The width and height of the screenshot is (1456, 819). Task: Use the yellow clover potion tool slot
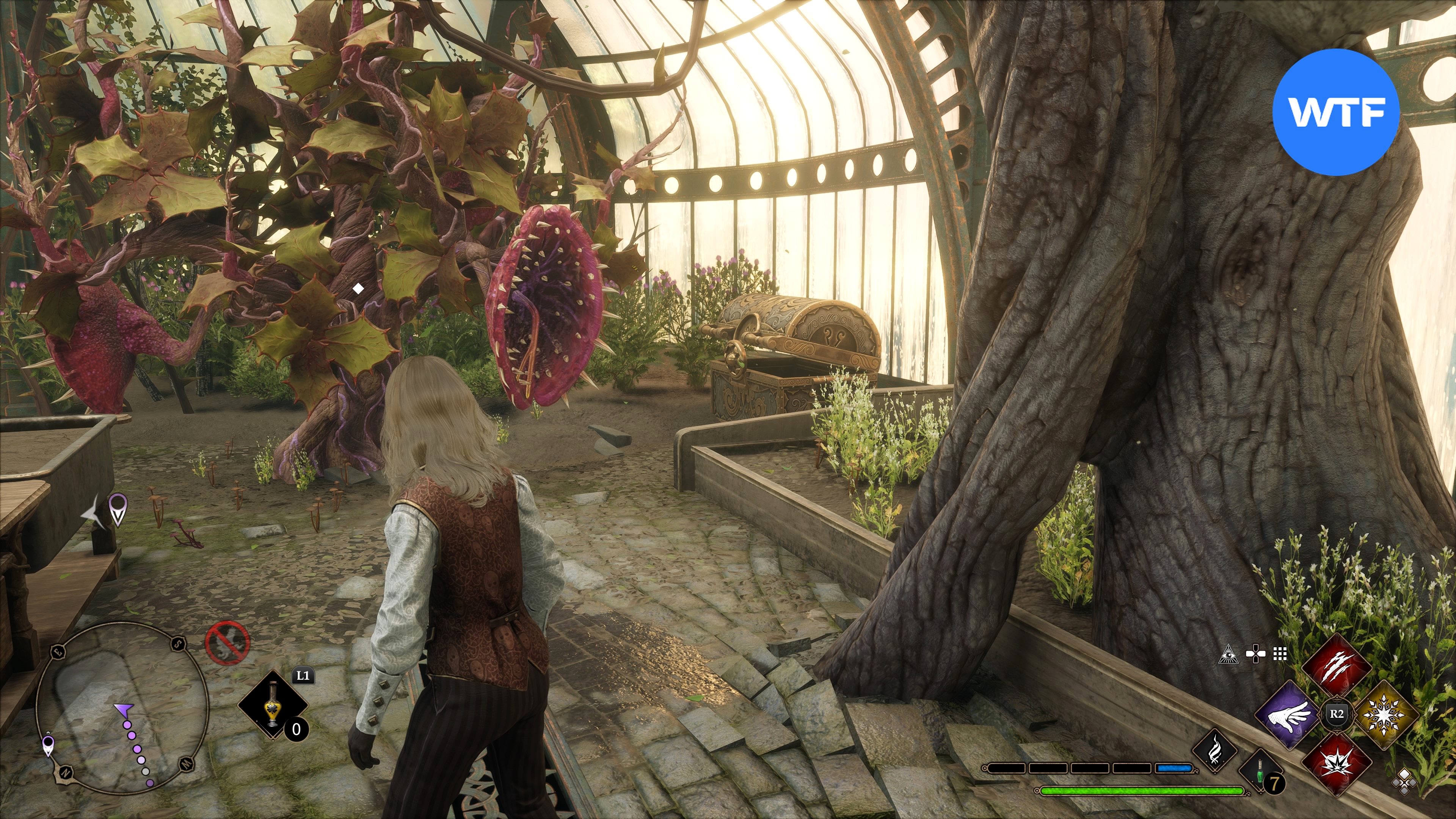pyautogui.click(x=273, y=705)
